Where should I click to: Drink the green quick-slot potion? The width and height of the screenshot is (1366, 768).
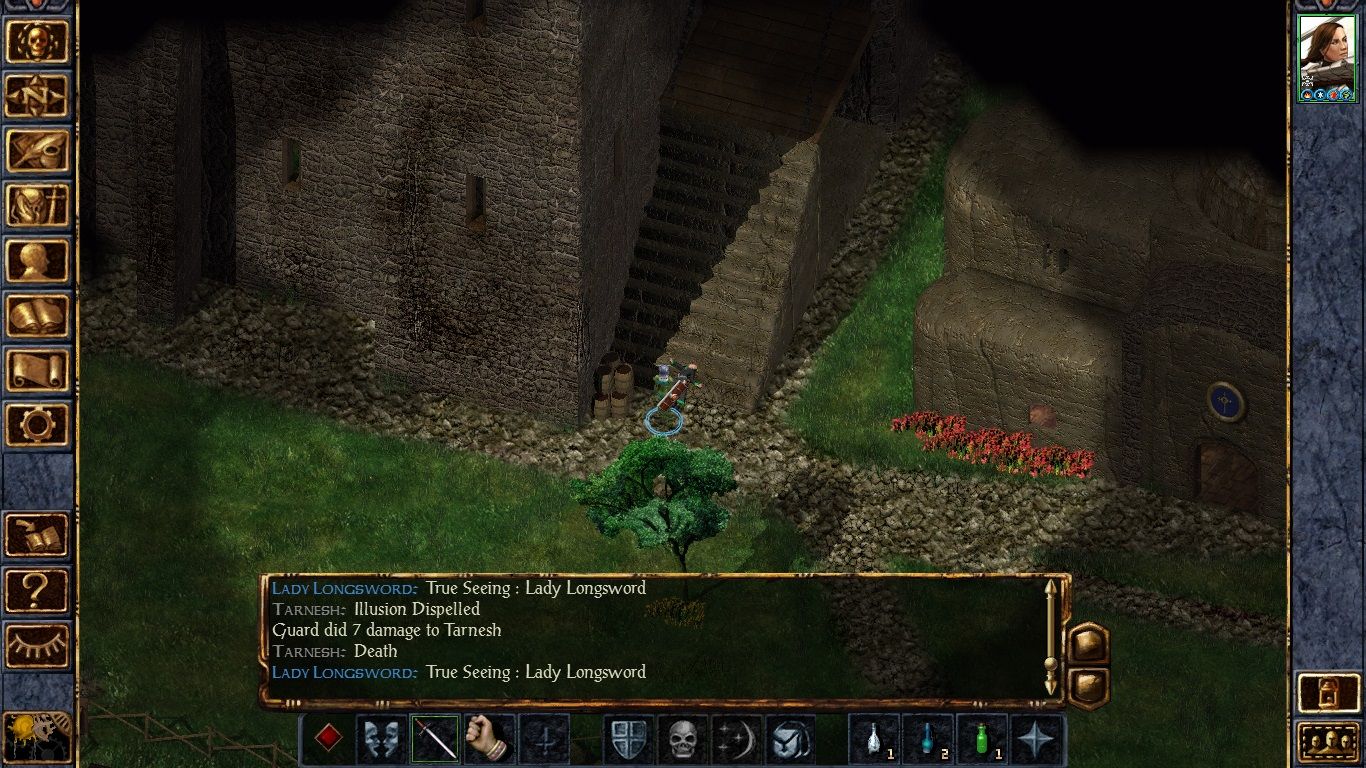point(981,738)
